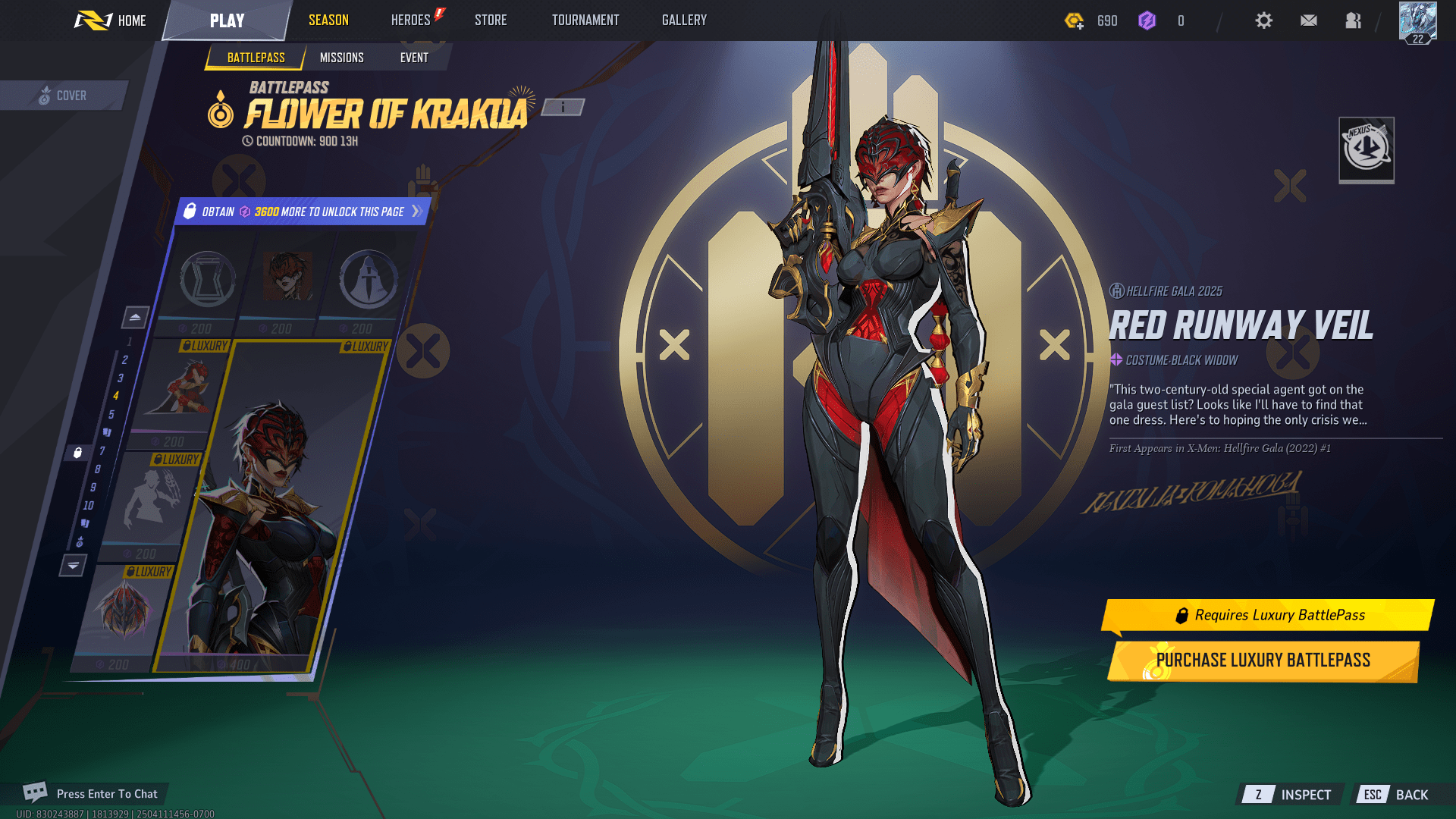Open the Gallery tab
The image size is (1456, 819).
[x=684, y=20]
